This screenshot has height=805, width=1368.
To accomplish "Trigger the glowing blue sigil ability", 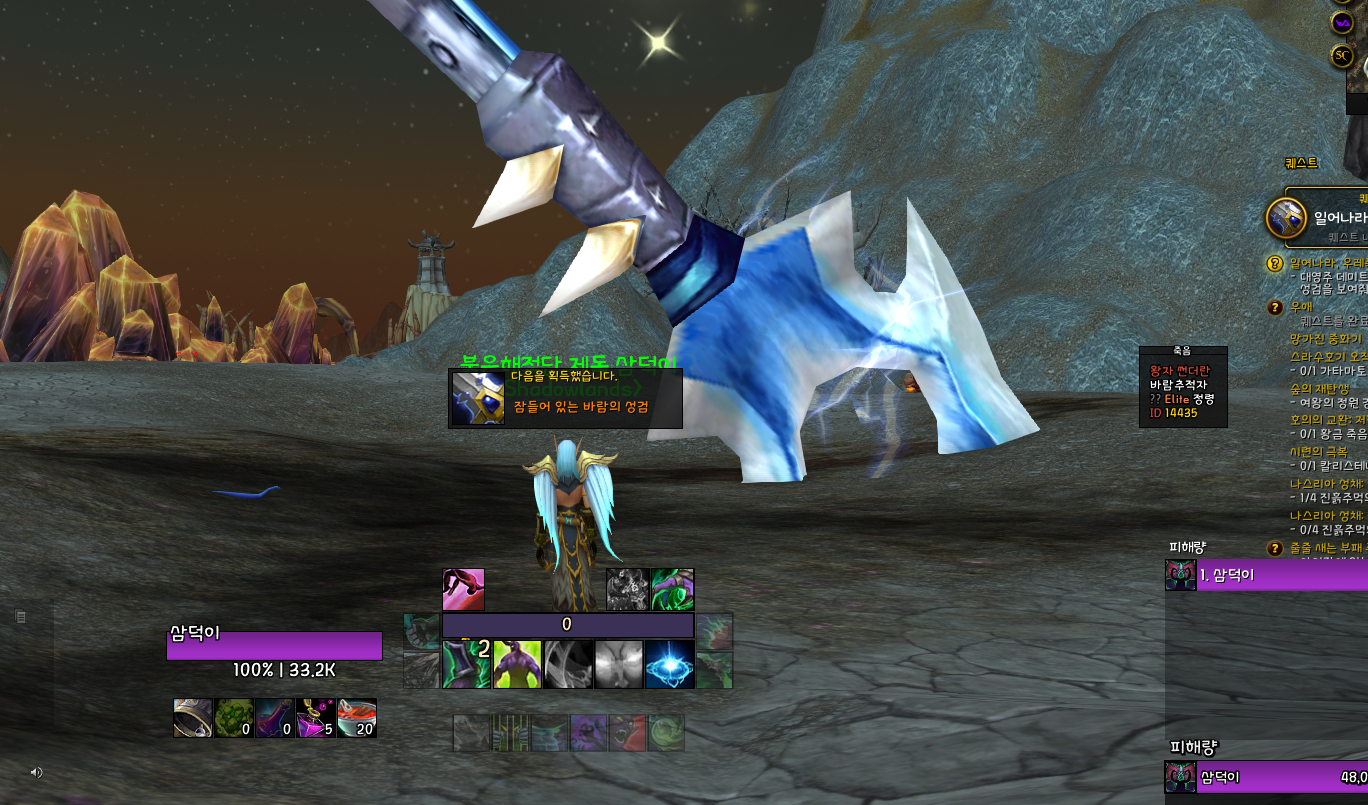I will click(669, 664).
